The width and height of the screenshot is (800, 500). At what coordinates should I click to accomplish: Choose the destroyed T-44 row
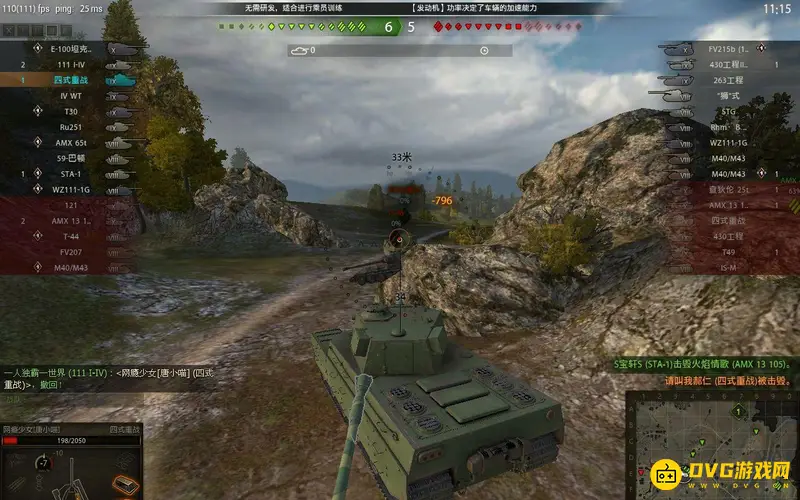coord(76,236)
